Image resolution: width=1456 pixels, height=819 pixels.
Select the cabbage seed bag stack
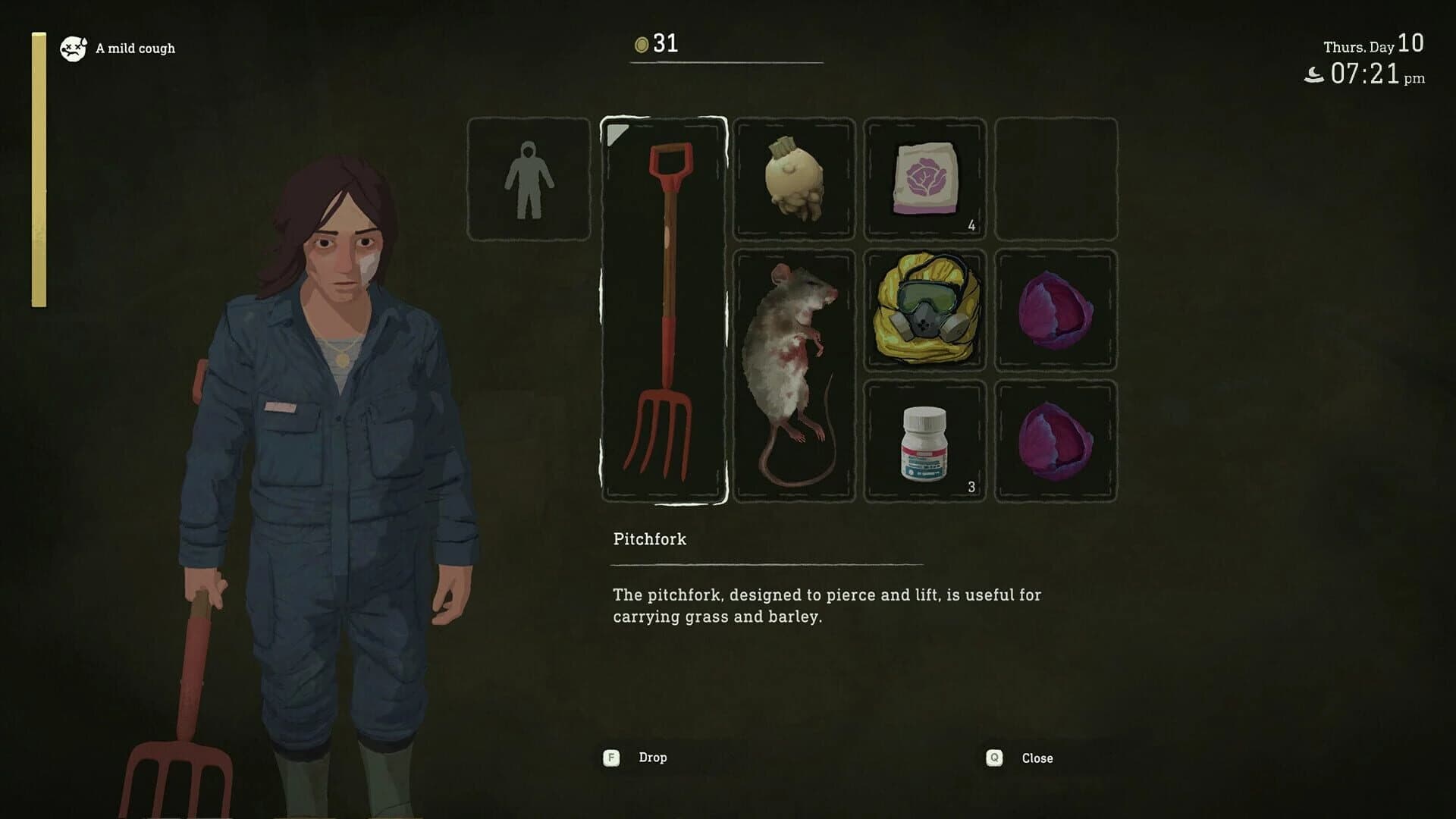(924, 180)
